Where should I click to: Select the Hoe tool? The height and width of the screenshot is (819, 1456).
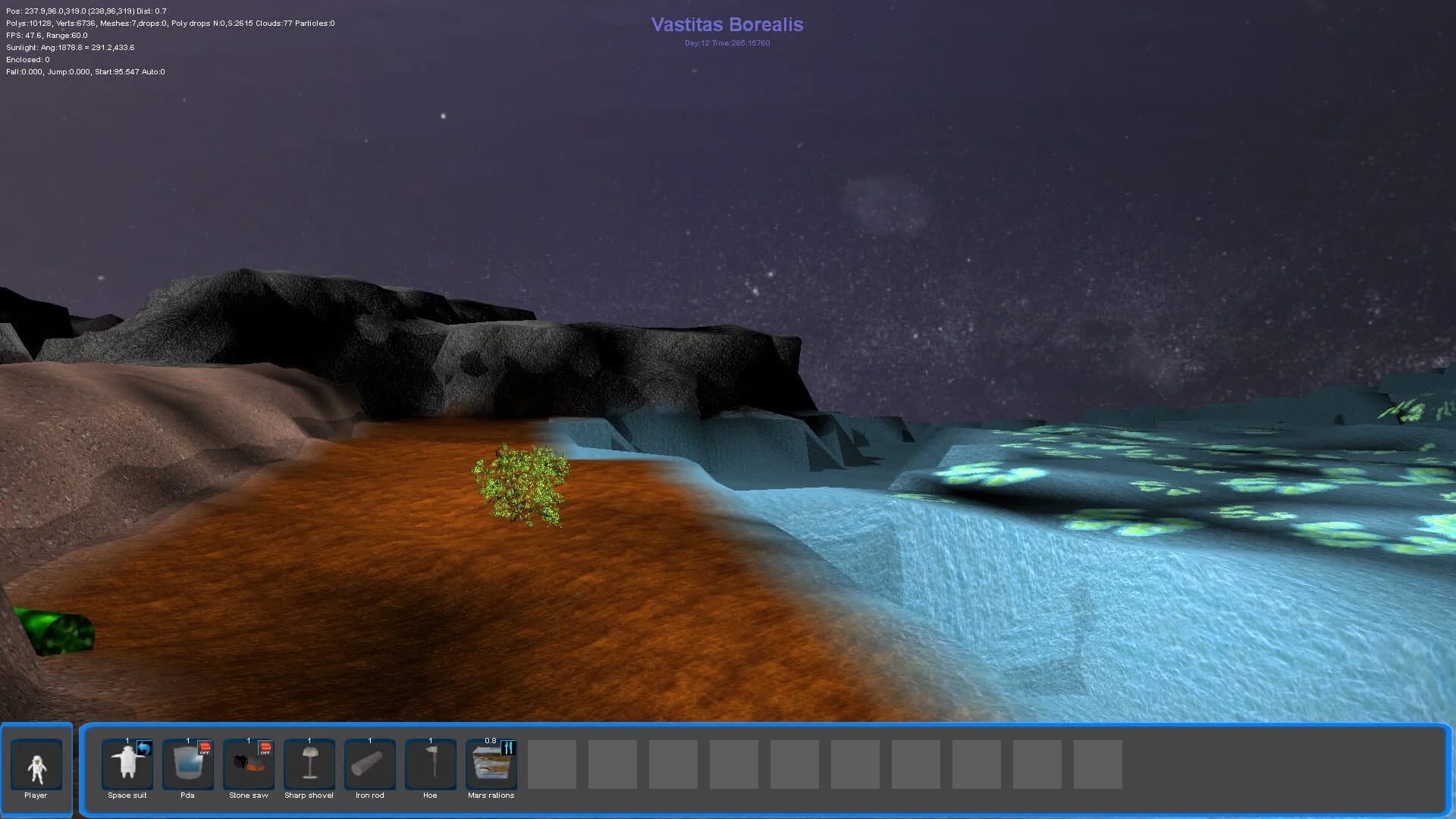point(430,764)
